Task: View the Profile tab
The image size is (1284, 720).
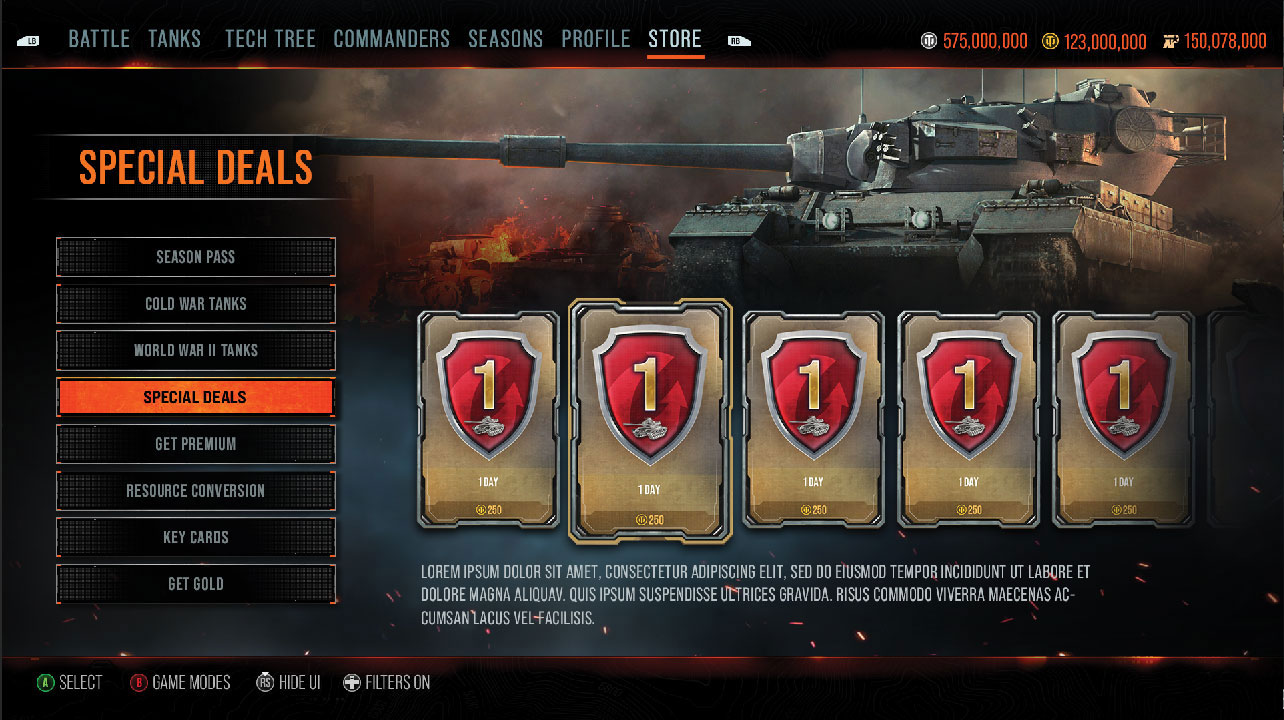Action: coord(596,40)
